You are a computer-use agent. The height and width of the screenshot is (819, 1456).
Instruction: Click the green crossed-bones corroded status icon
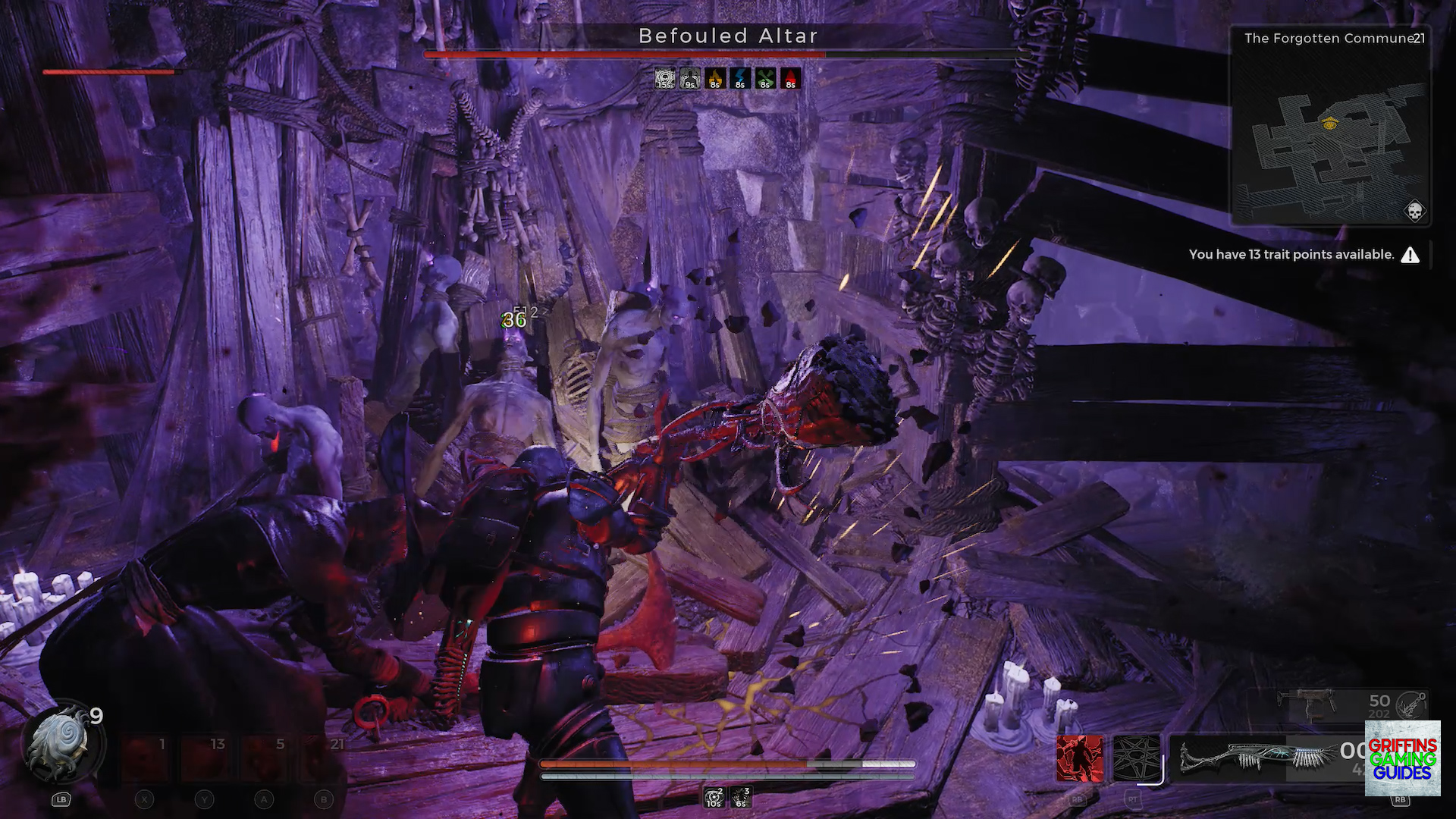click(x=764, y=78)
